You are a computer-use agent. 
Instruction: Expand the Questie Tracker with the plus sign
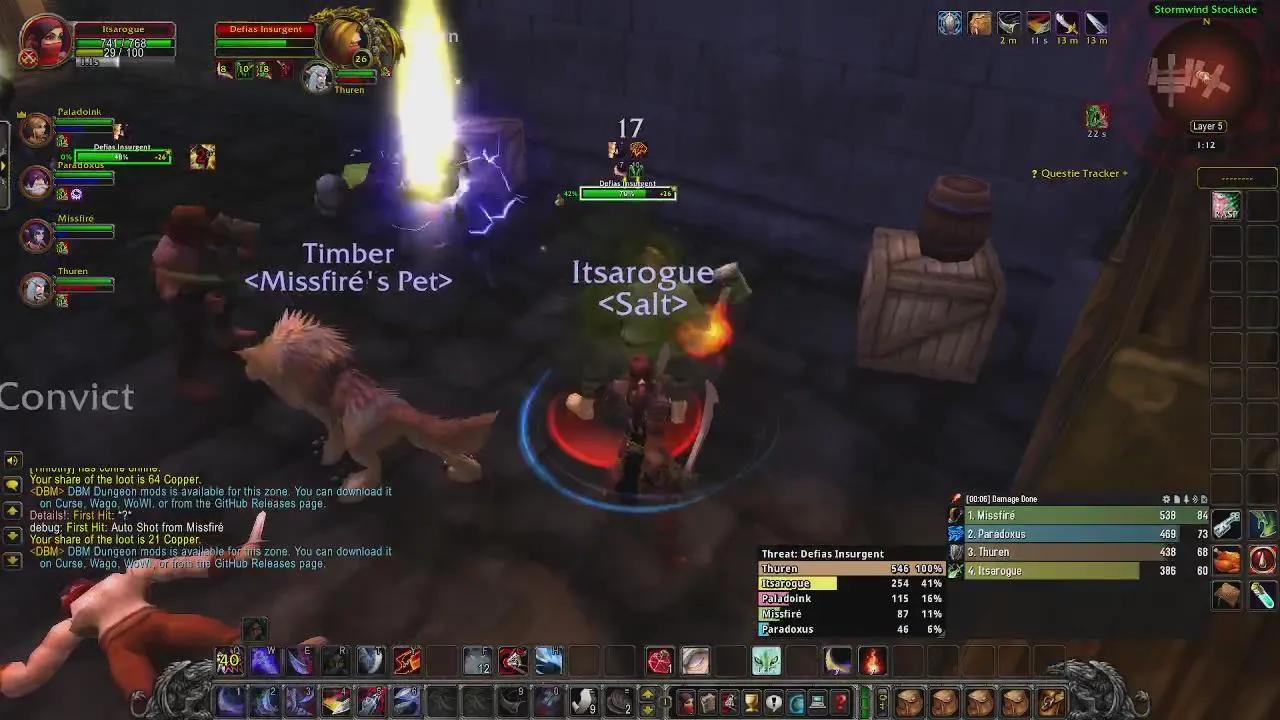[x=1127, y=174]
